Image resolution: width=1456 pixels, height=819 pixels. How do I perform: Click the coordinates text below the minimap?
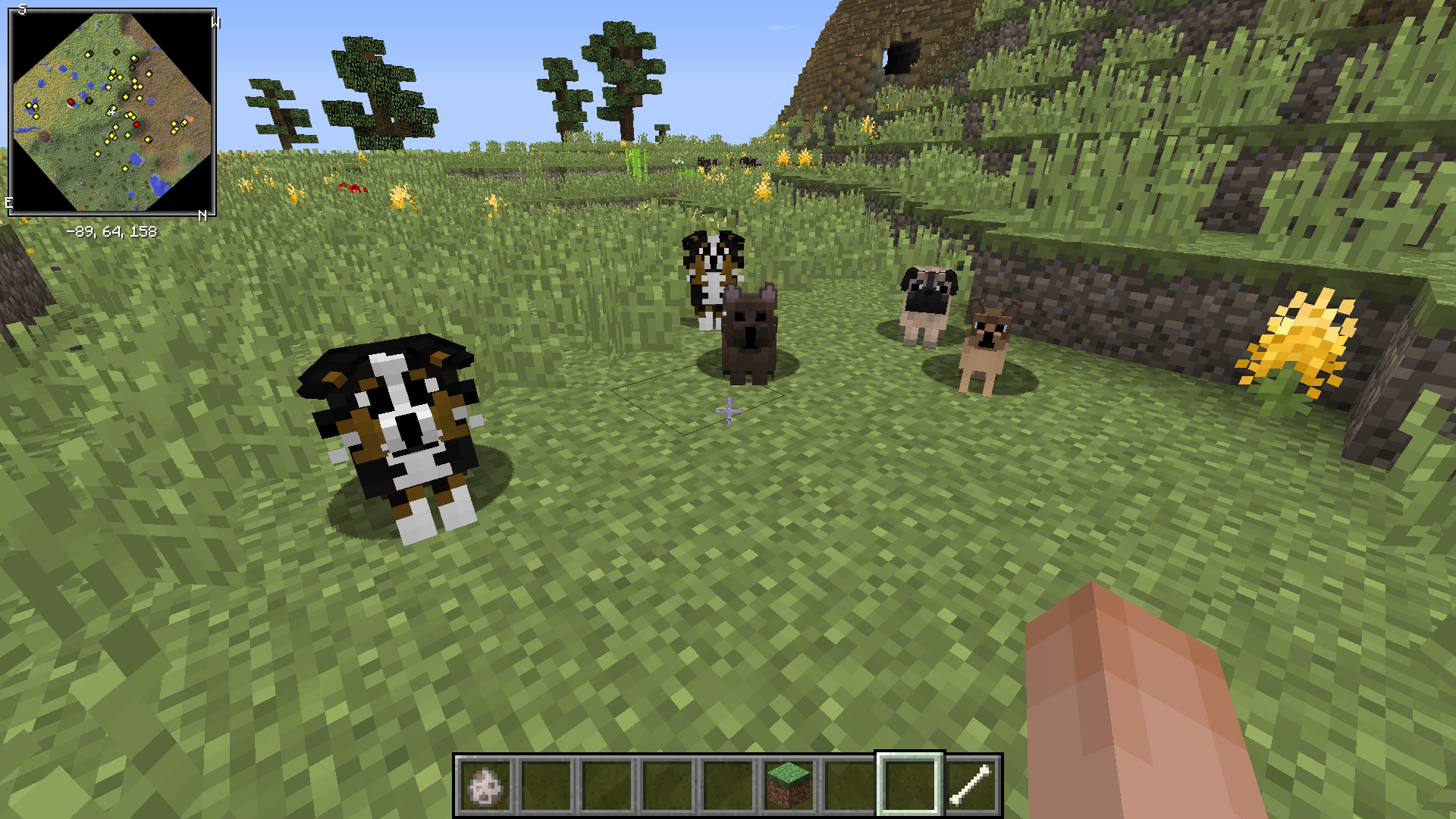tap(112, 233)
